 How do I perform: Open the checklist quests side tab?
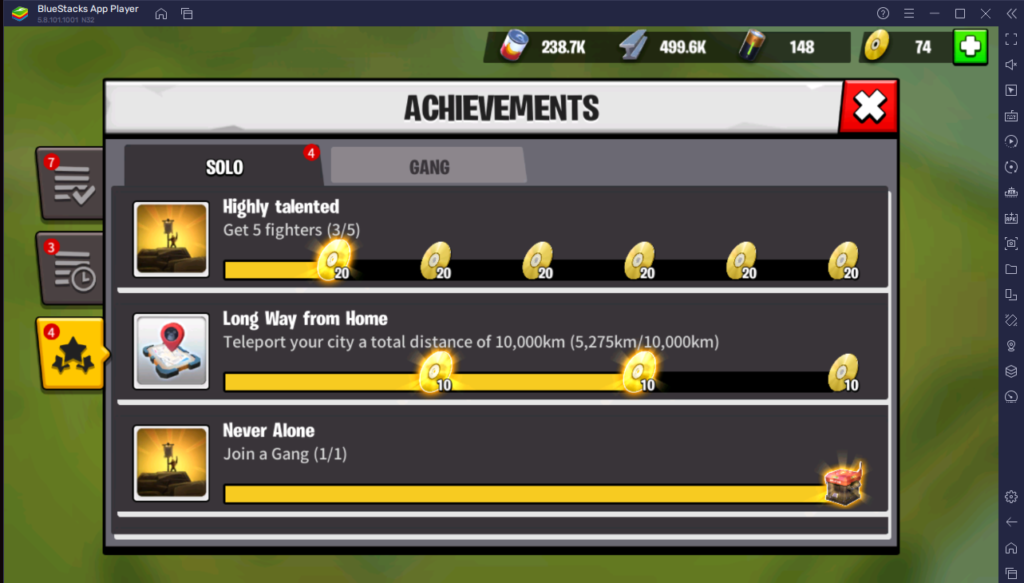pyautogui.click(x=71, y=184)
